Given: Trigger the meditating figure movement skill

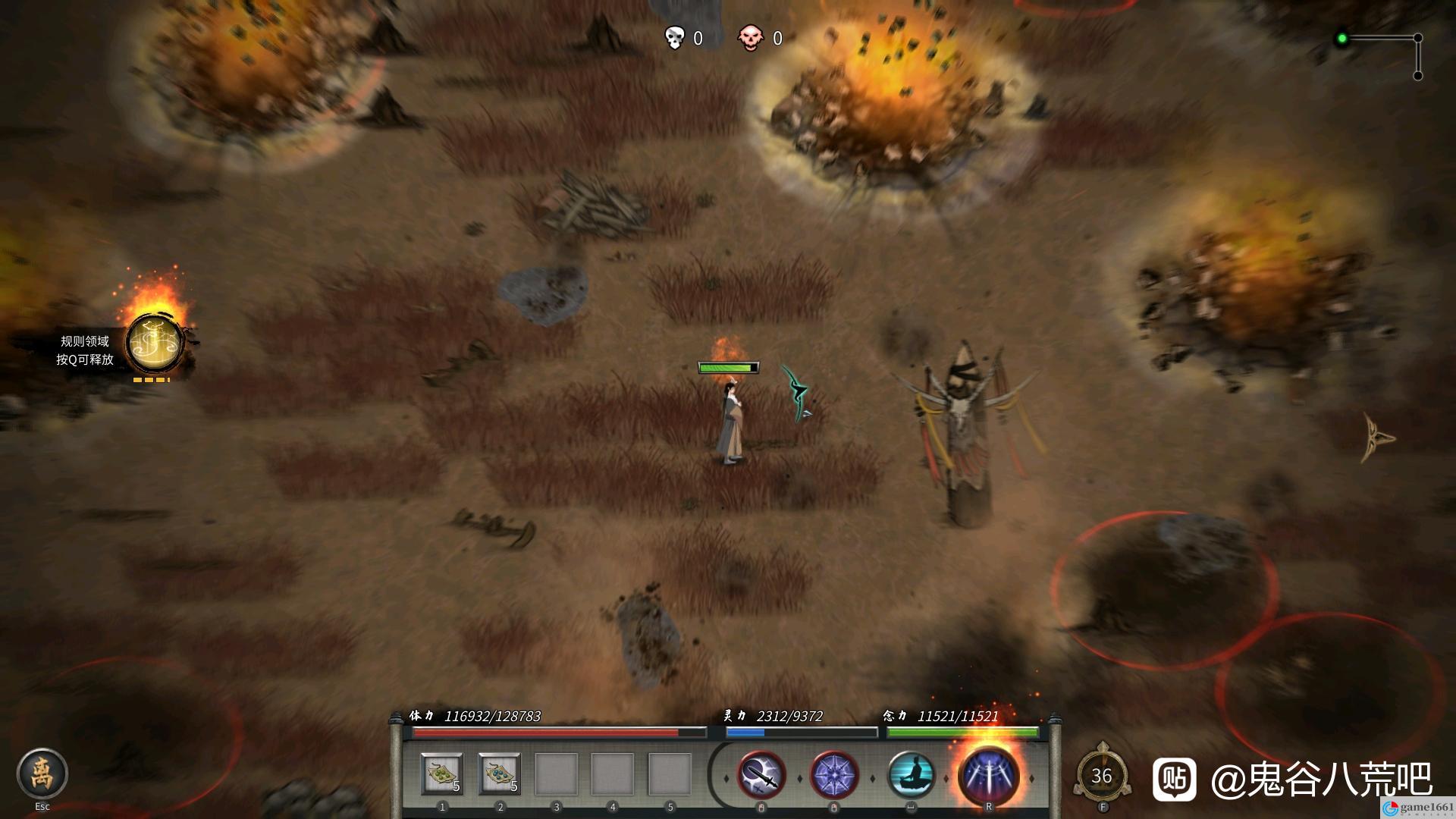Looking at the screenshot, I should 911,776.
